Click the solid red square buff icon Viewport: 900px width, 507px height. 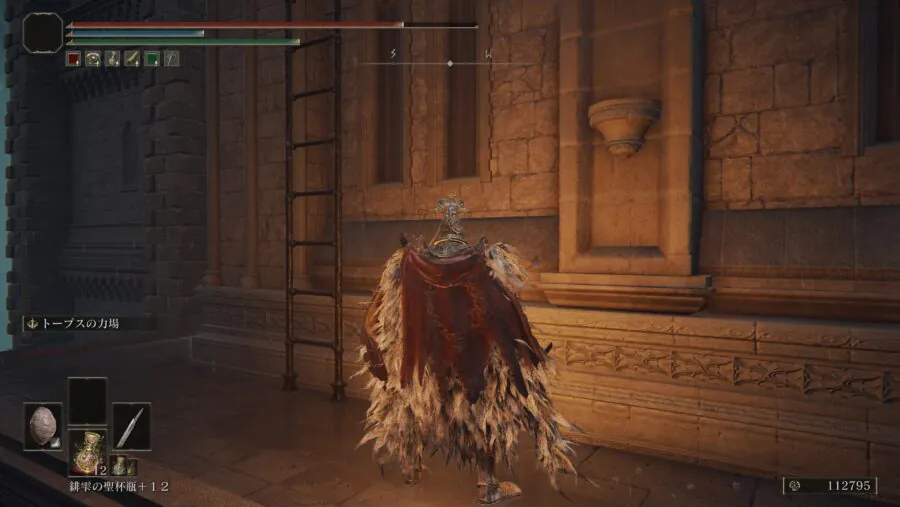pos(73,59)
